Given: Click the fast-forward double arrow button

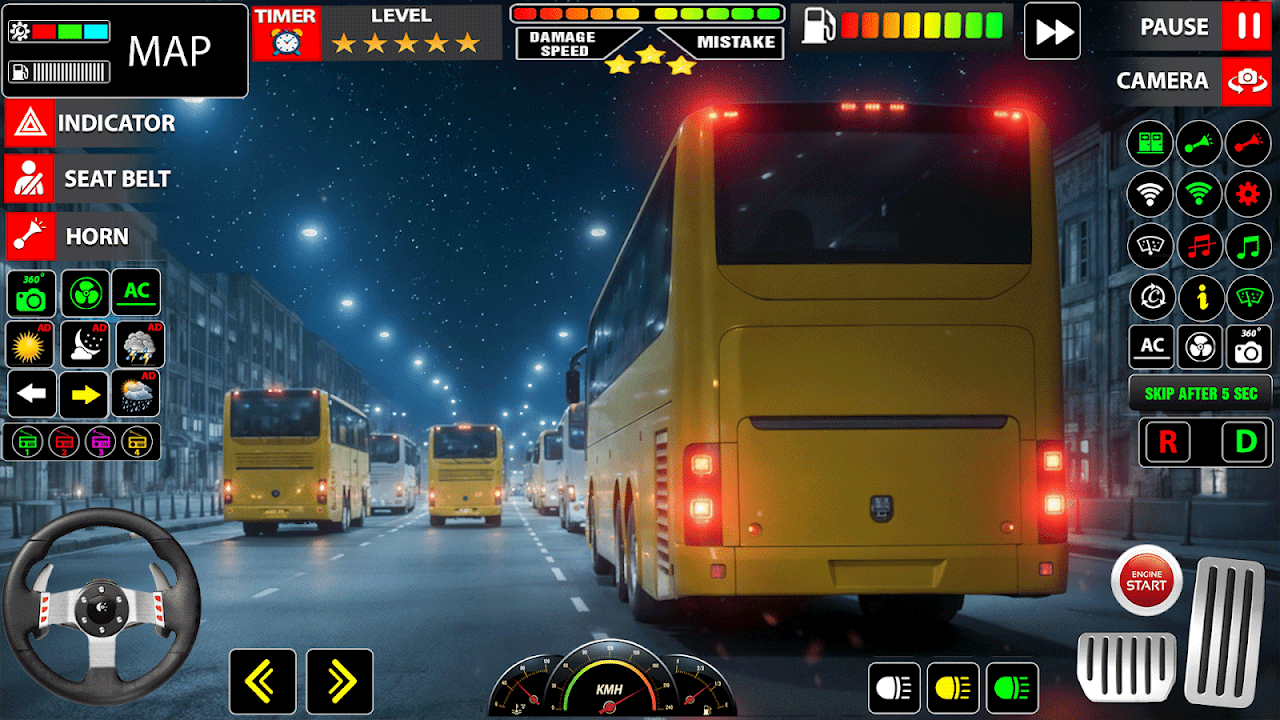Looking at the screenshot, I should click(x=1053, y=31).
